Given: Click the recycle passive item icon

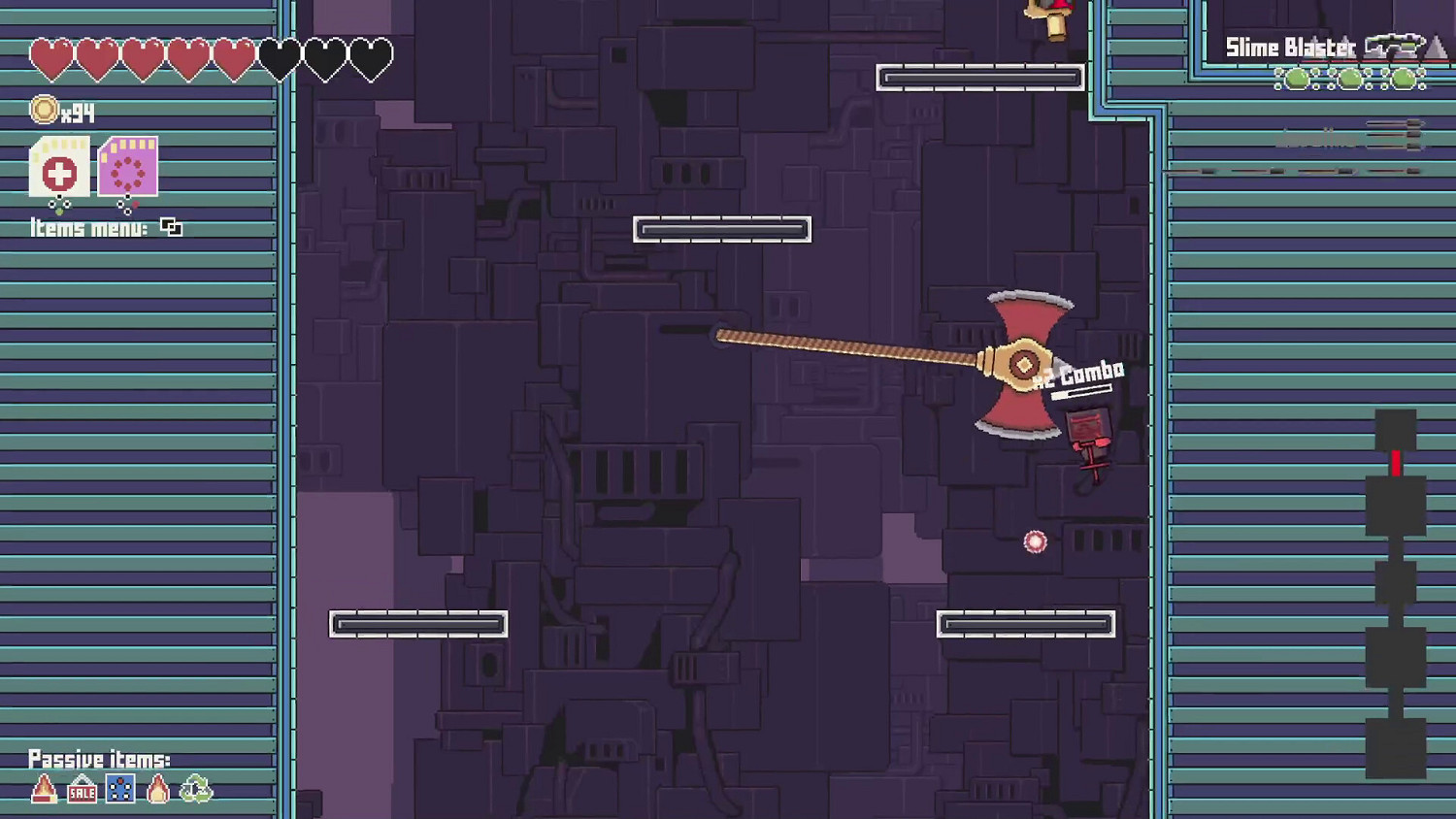Looking at the screenshot, I should point(196,789).
